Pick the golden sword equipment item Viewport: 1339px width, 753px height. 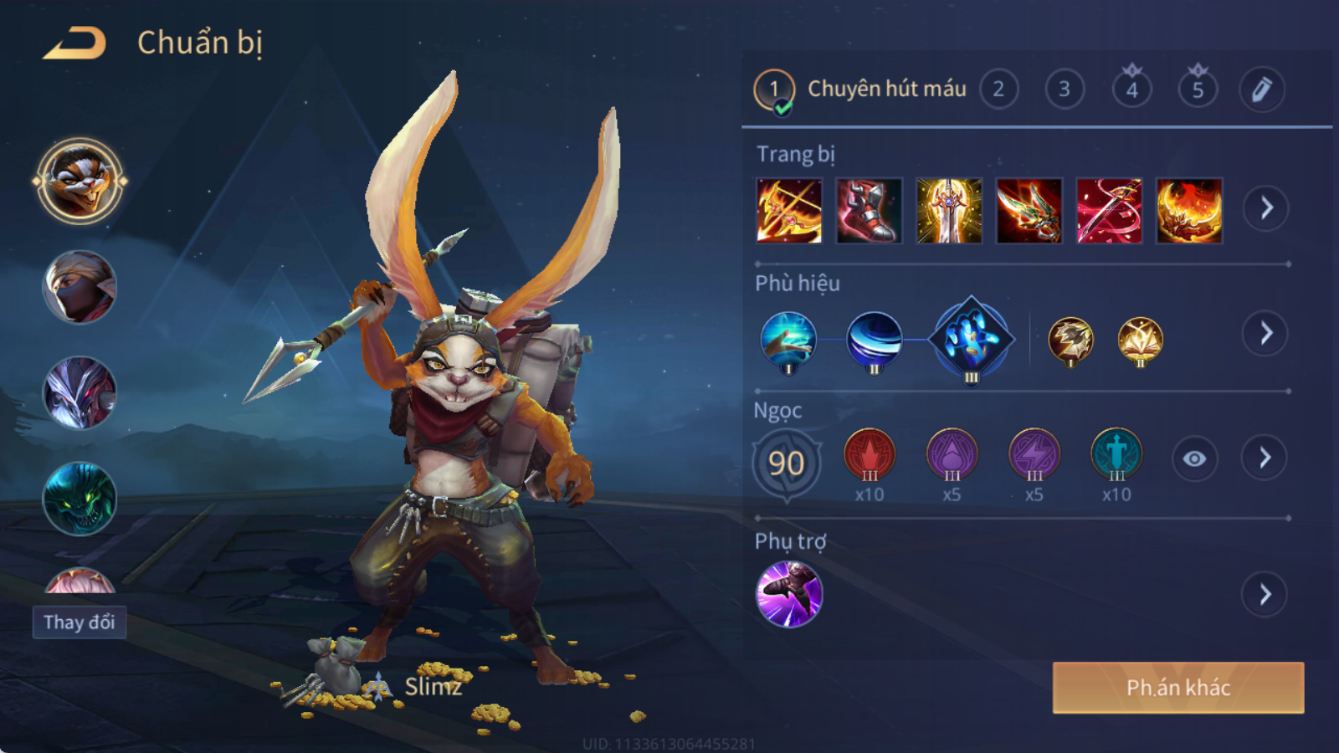tap(949, 211)
